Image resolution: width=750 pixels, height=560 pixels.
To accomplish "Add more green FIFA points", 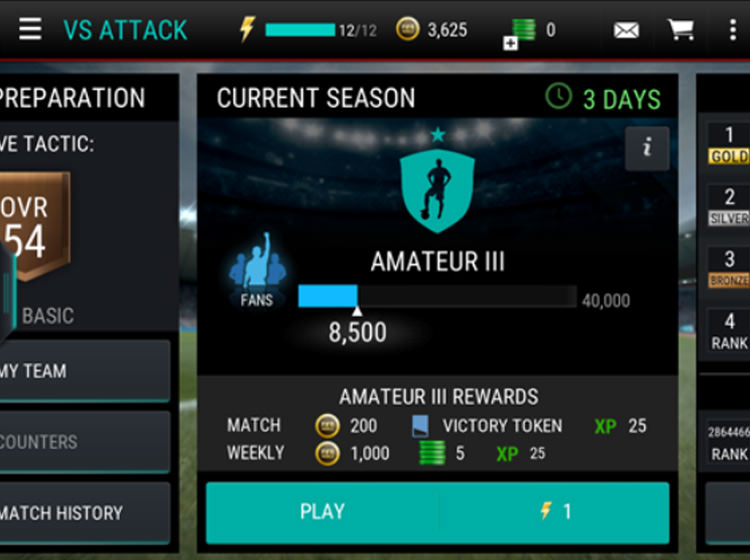I will (x=512, y=42).
